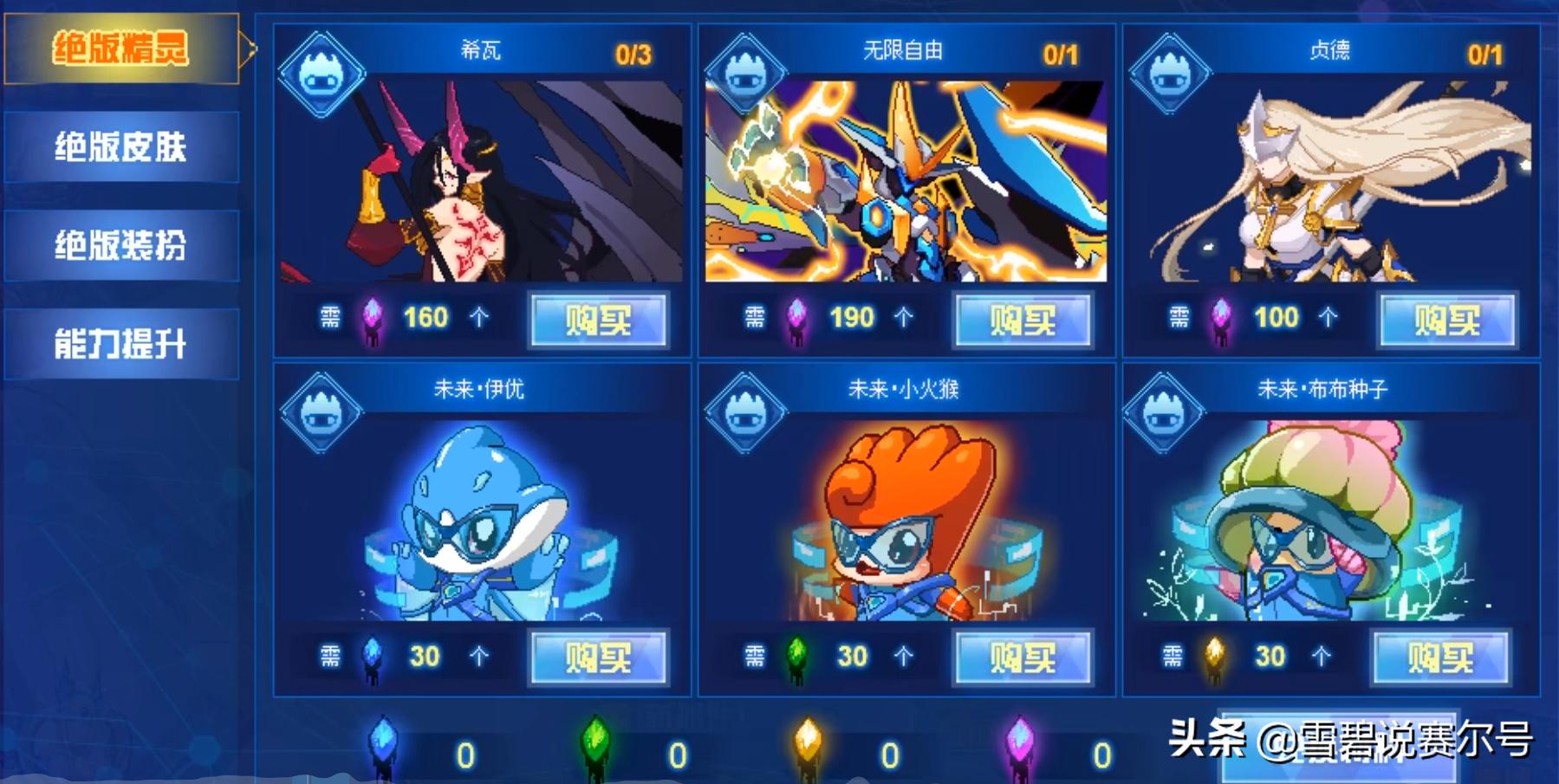Screen dimensions: 1559x784
Task: Open the 能力提升 section
Action: [121, 343]
